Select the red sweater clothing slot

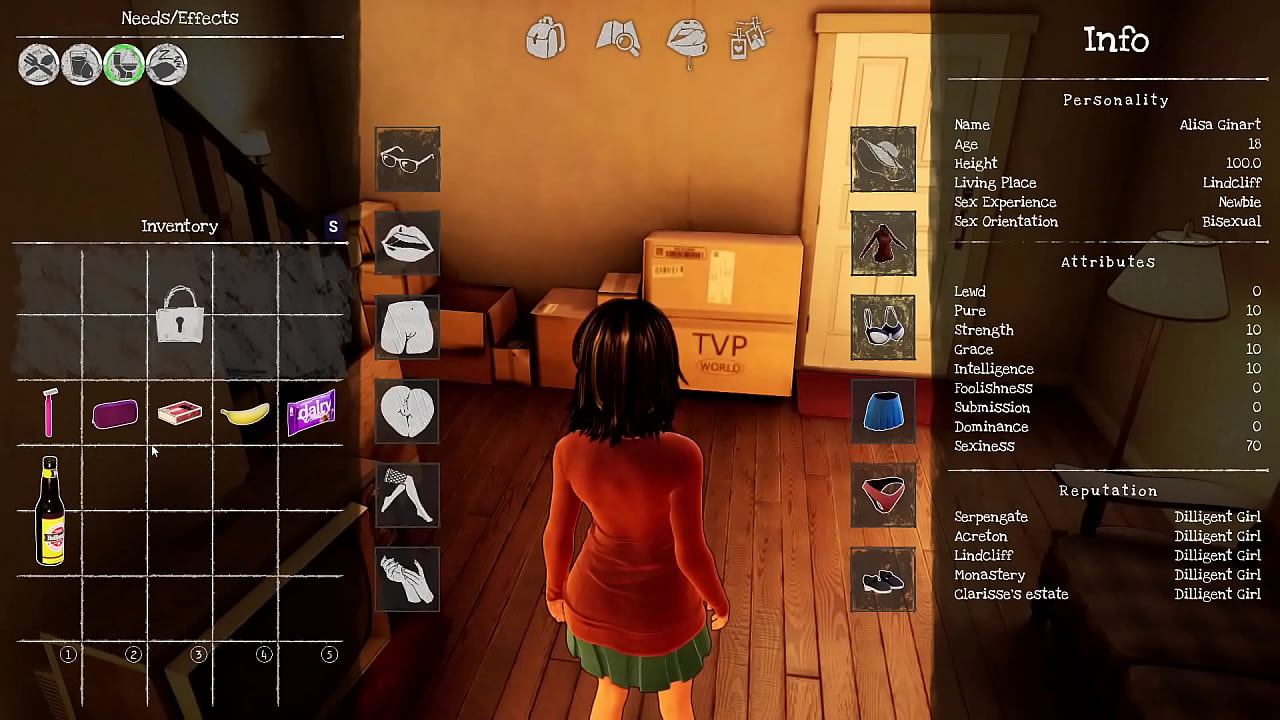[883, 243]
